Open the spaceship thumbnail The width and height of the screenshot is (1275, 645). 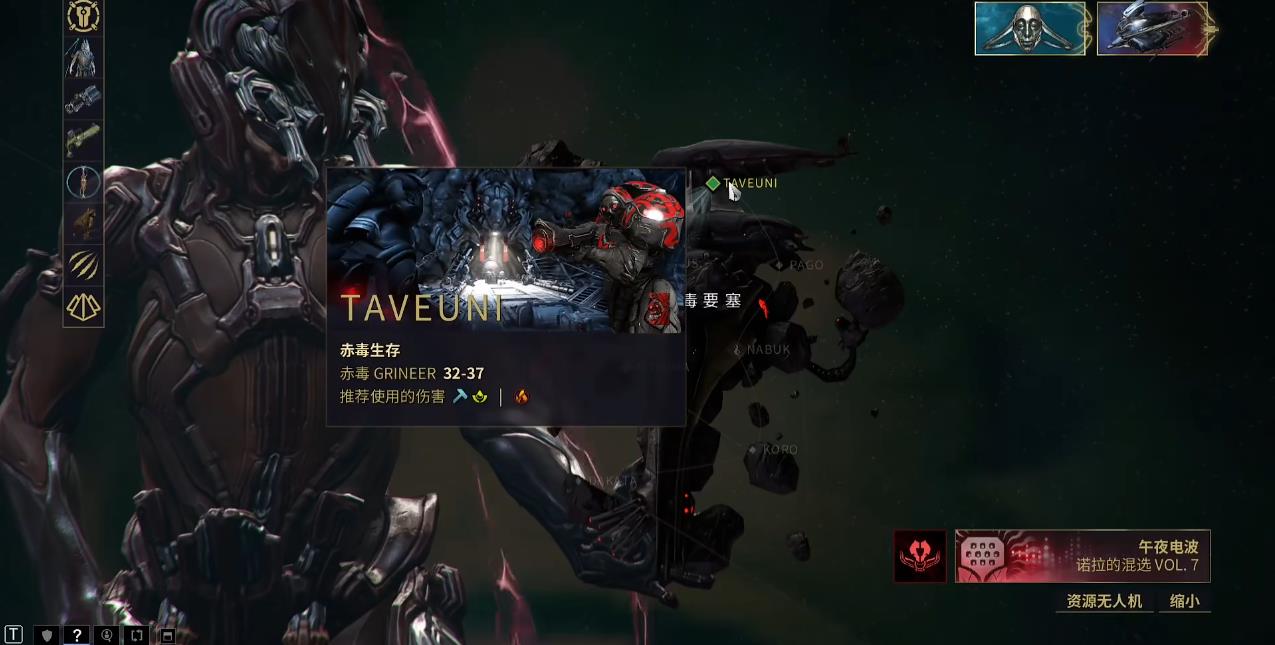click(1152, 28)
